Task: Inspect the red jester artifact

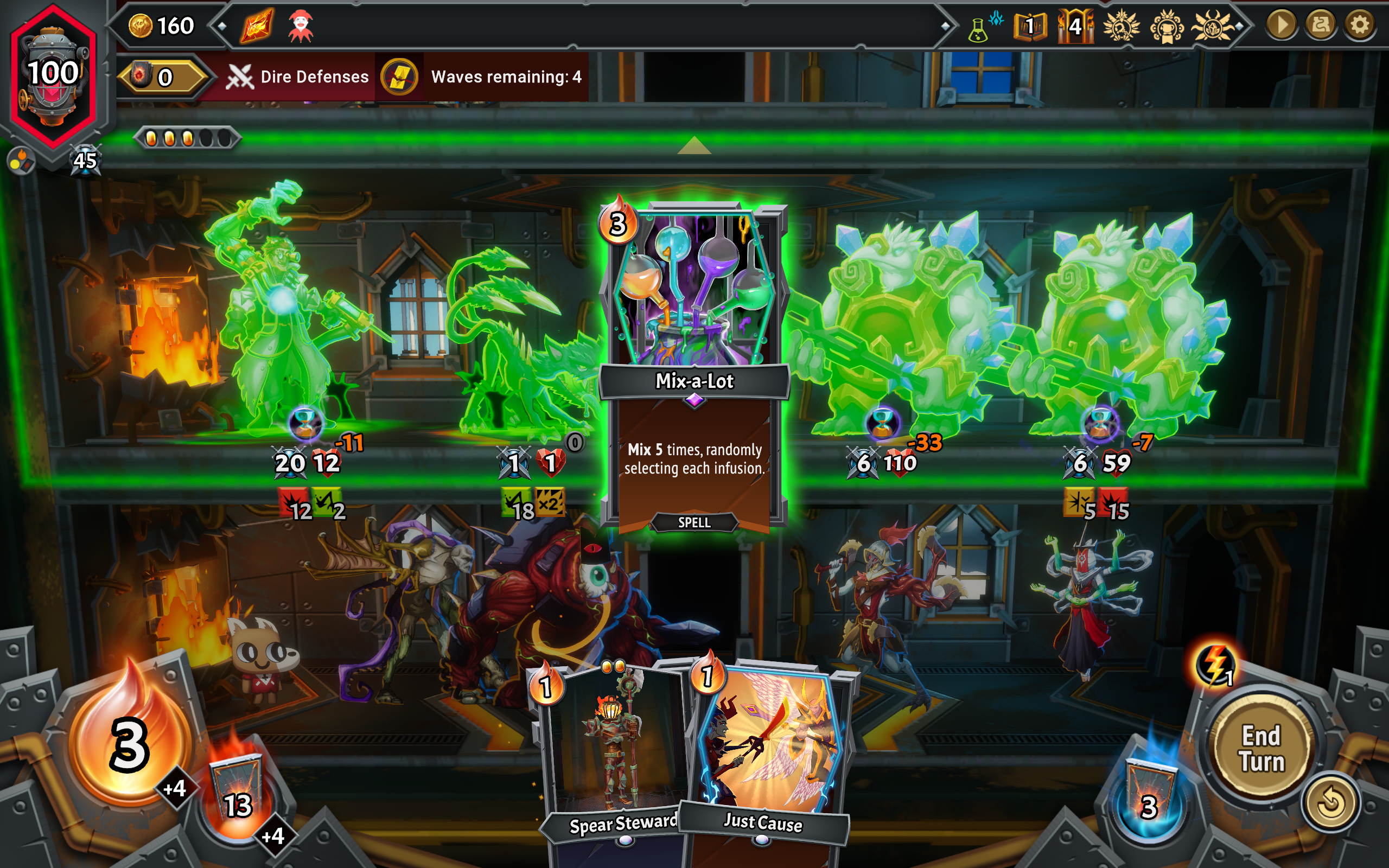Action: [x=301, y=27]
